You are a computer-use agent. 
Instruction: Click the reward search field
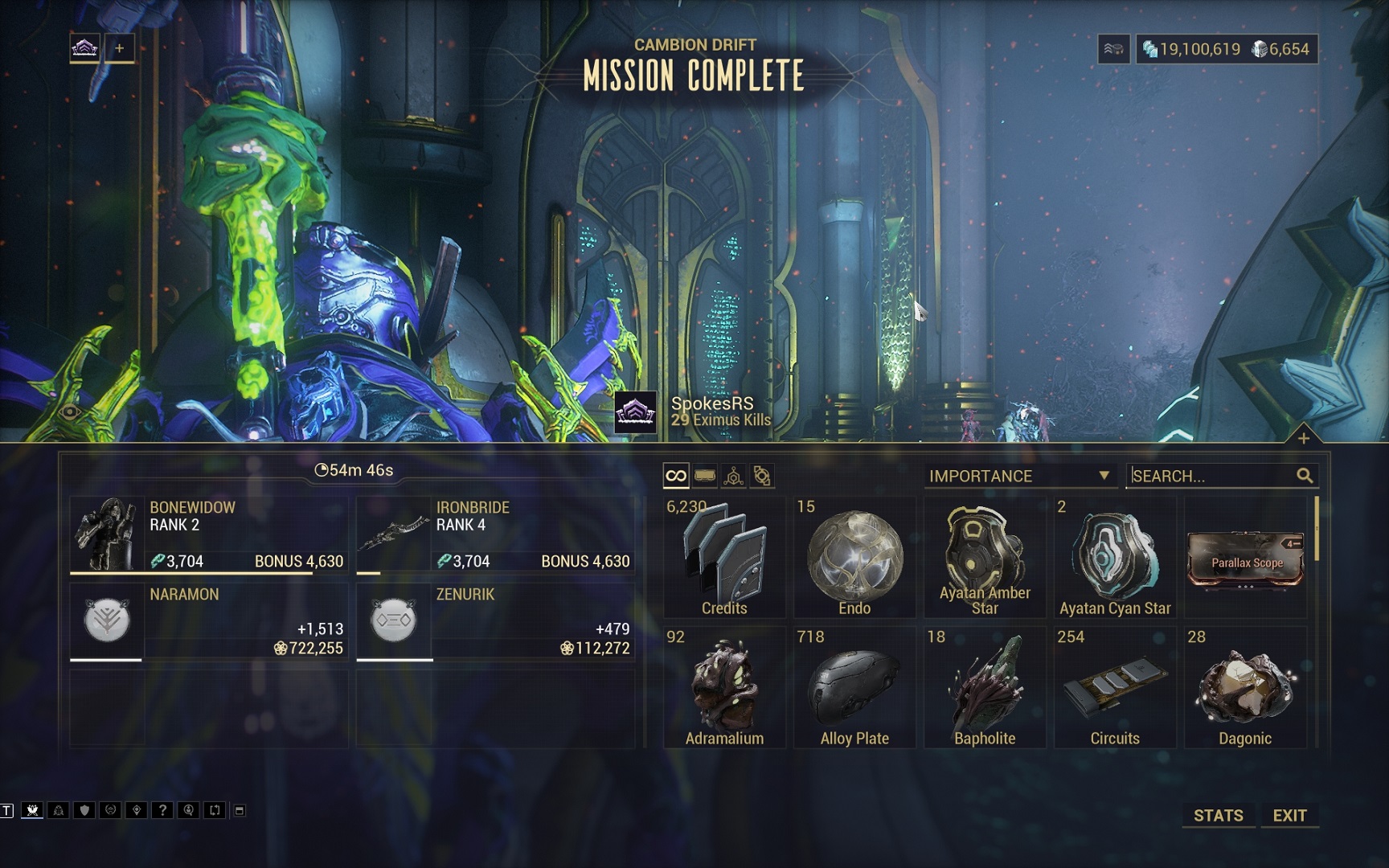(x=1211, y=476)
